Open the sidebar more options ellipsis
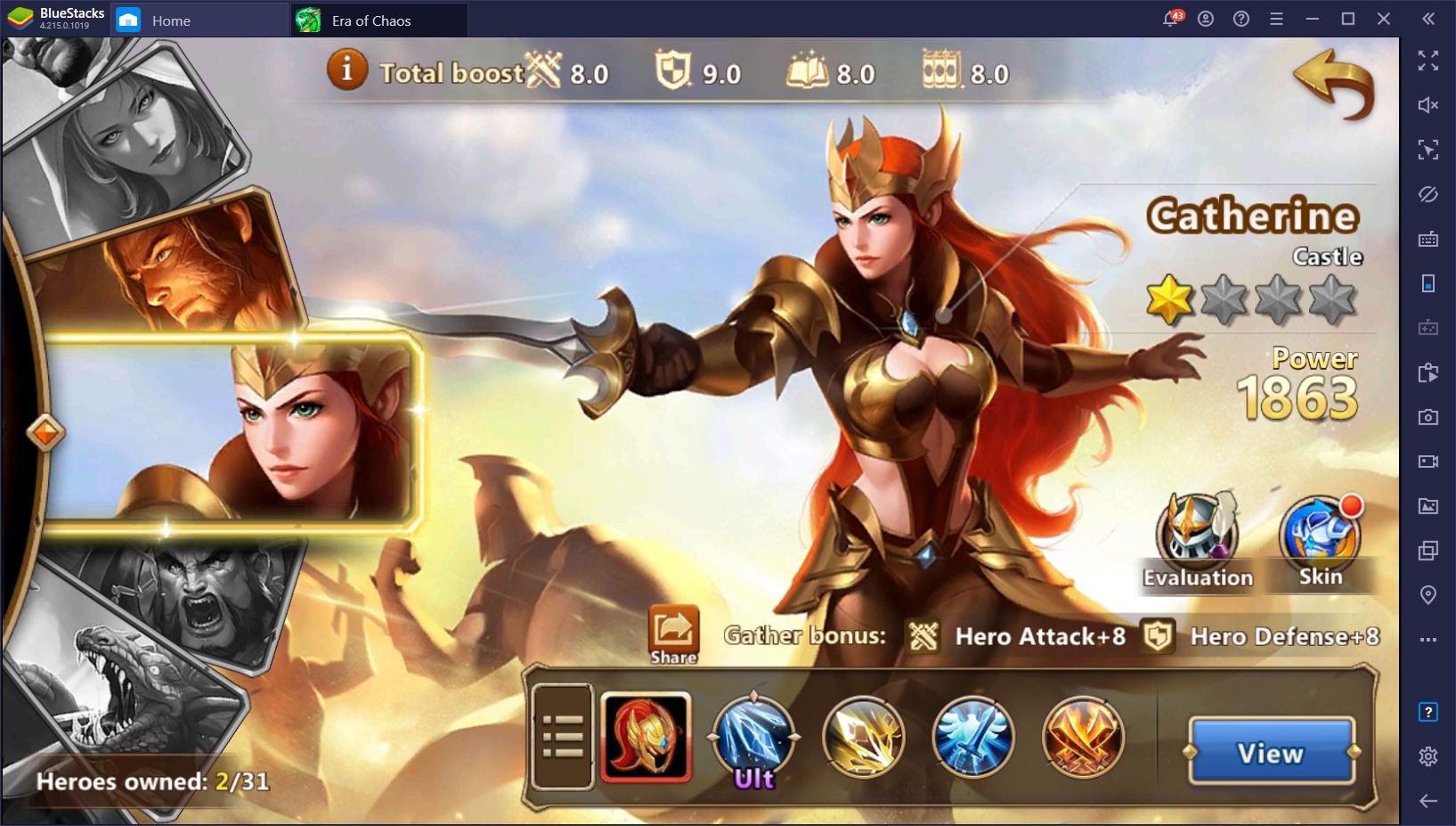 (1428, 638)
